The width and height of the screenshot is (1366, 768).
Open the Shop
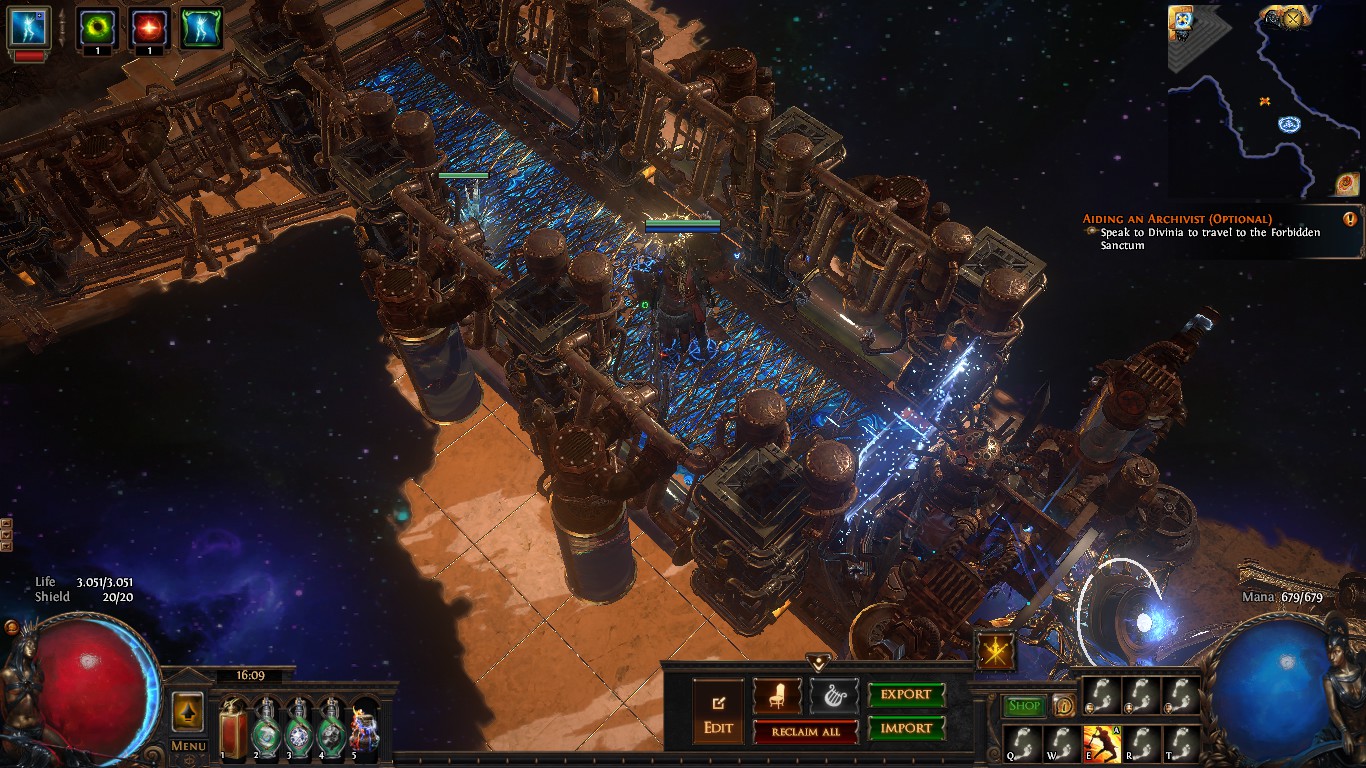1024,706
